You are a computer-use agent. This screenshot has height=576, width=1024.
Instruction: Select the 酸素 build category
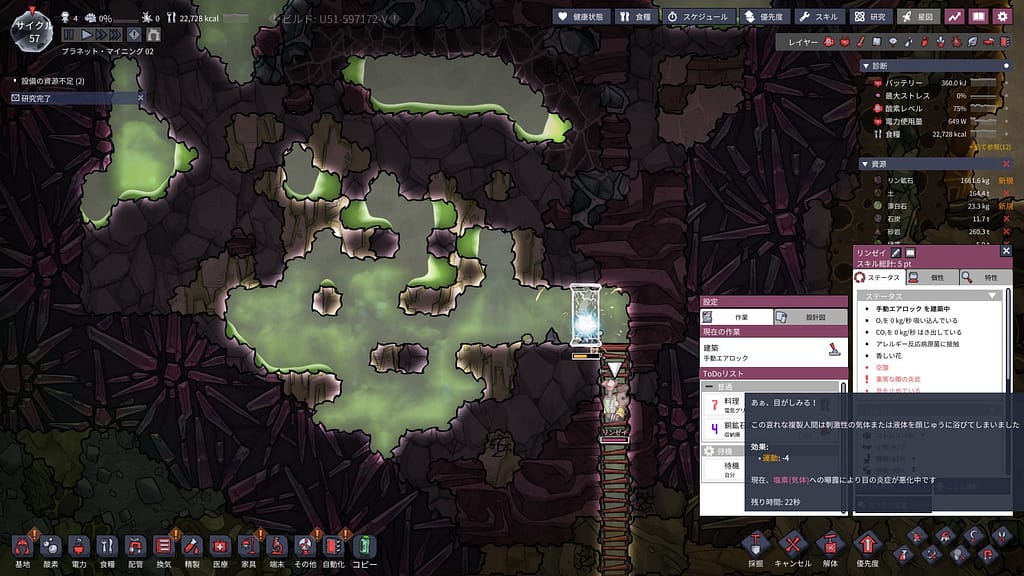click(50, 546)
